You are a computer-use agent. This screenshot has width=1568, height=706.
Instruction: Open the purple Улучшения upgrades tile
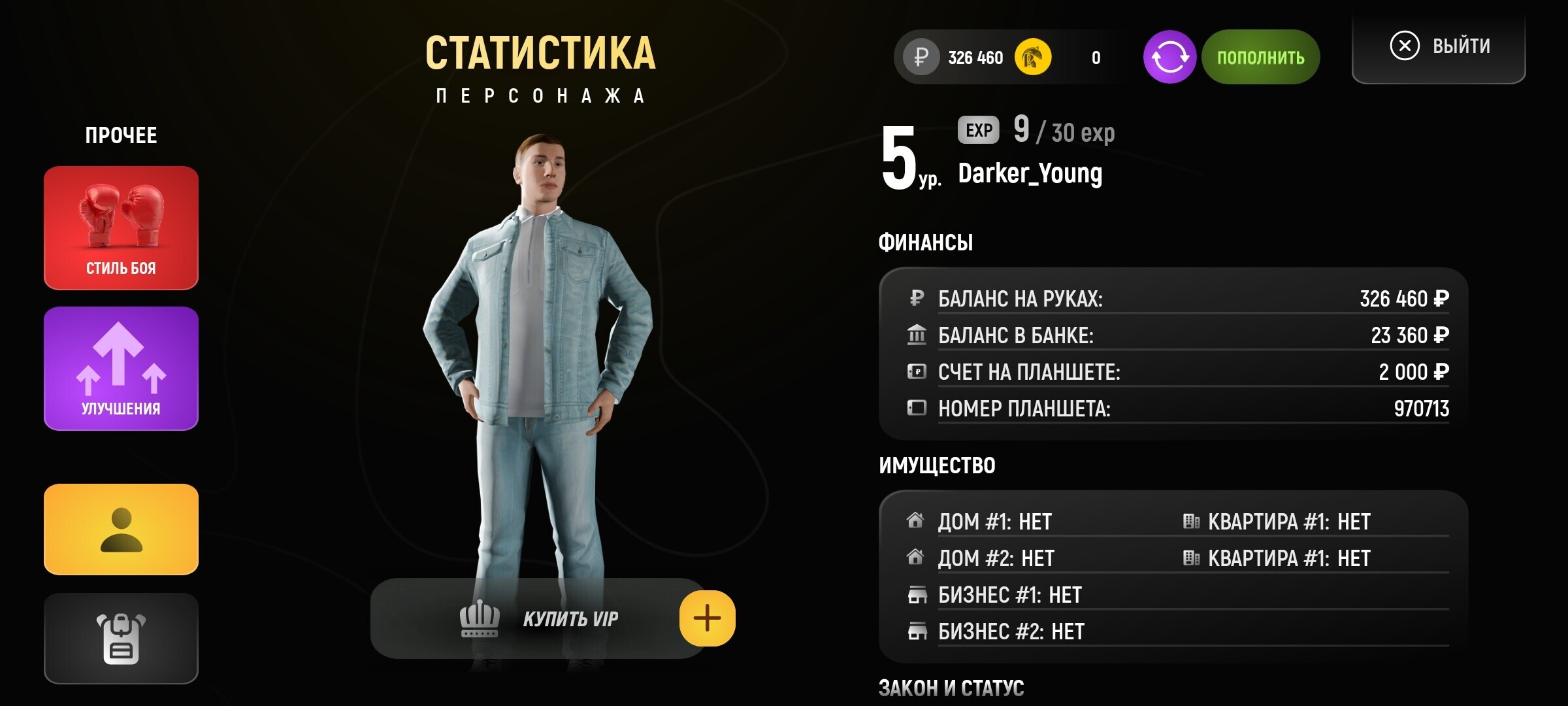coord(121,368)
